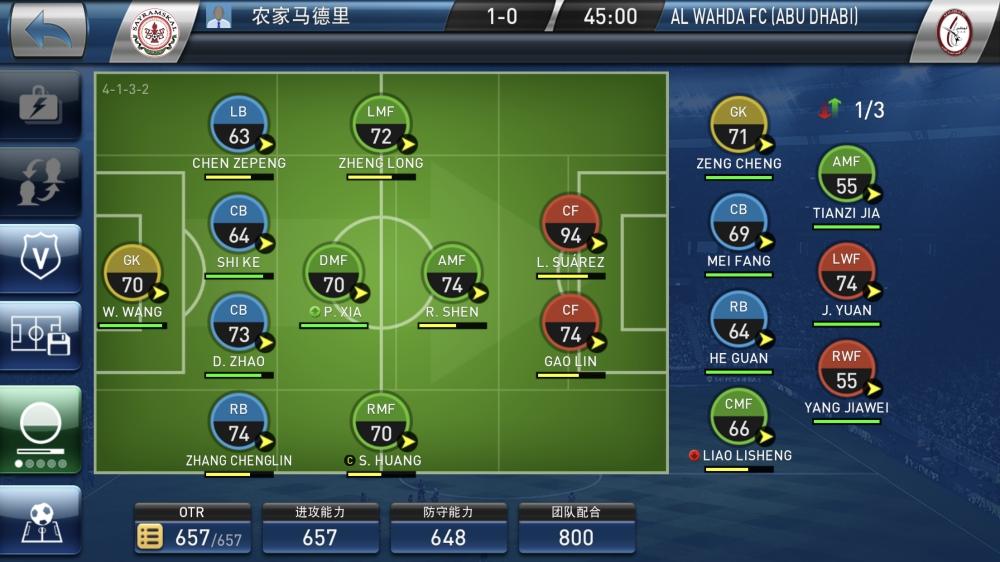Select captain S. Huang
1000x562 pixels.
[x=380, y=422]
